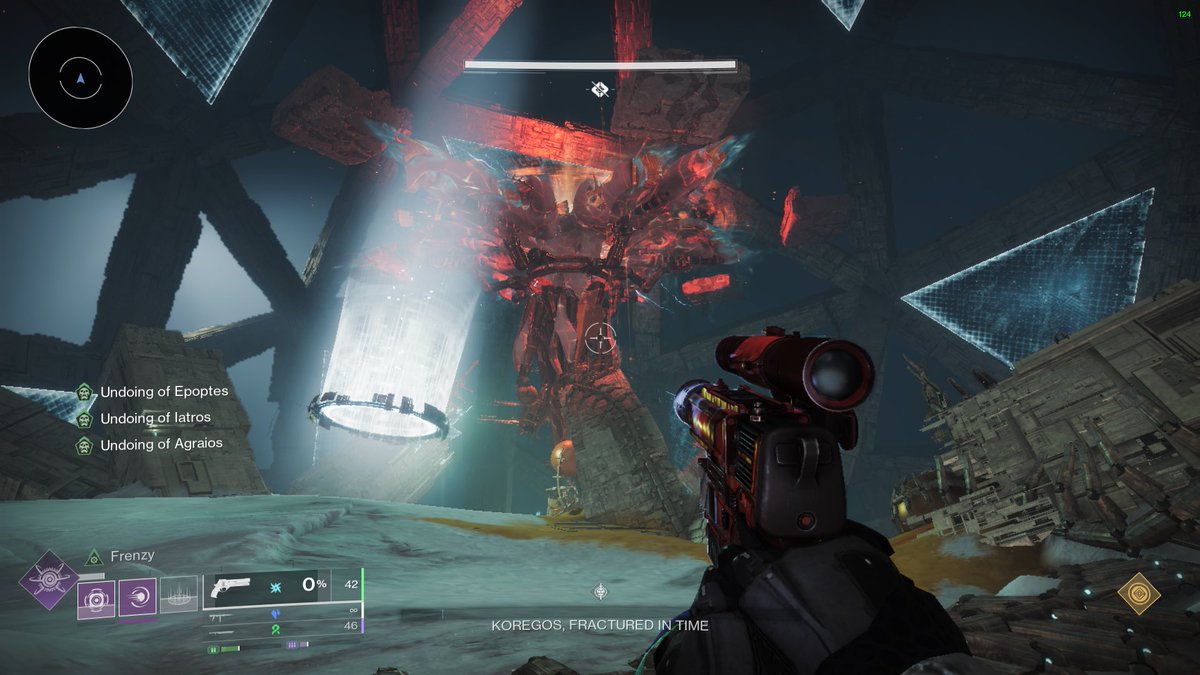Activate the purple diamond Super ability icon
The image size is (1200, 675).
(48, 579)
